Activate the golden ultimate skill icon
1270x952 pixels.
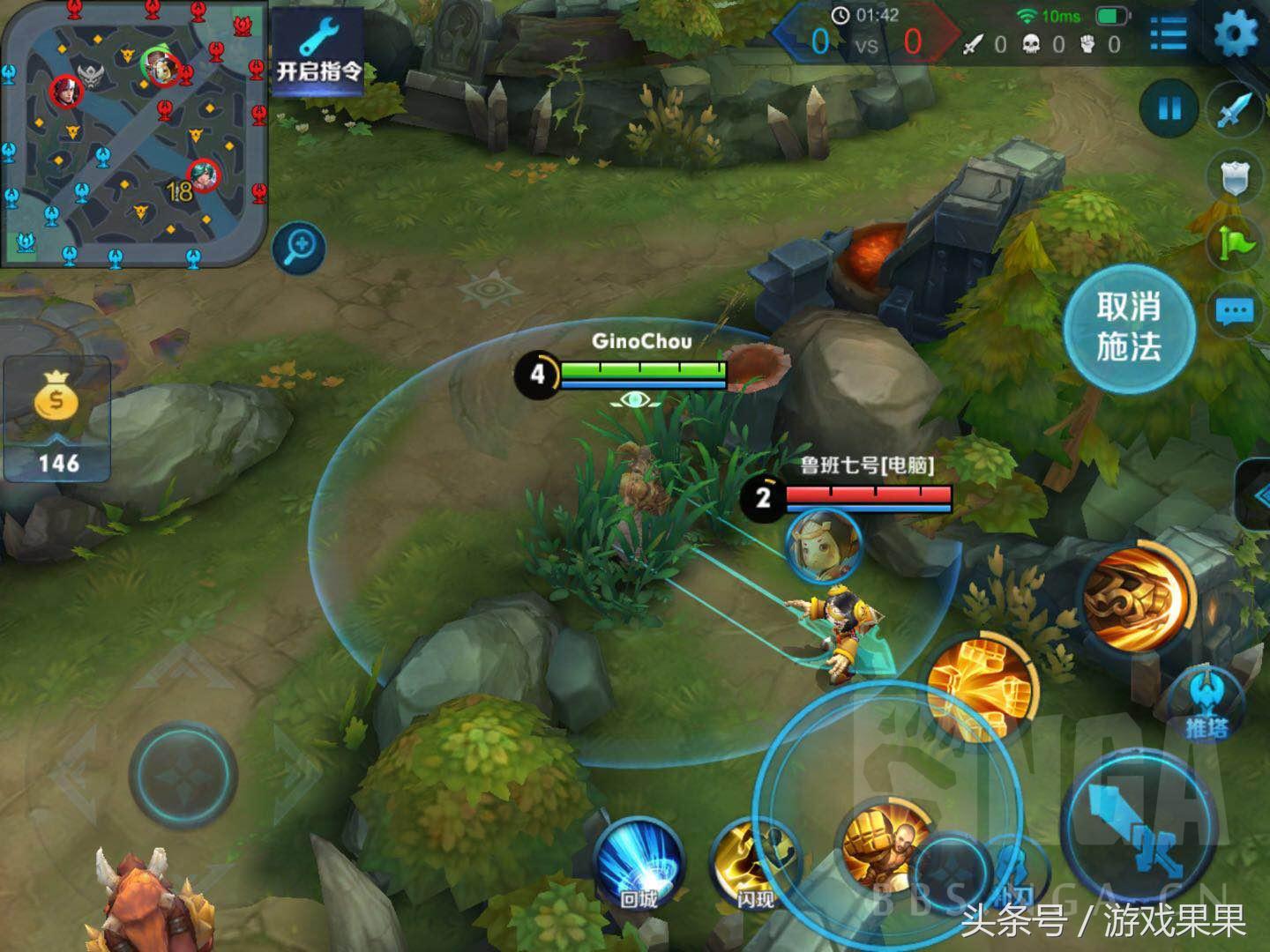coord(1136,597)
